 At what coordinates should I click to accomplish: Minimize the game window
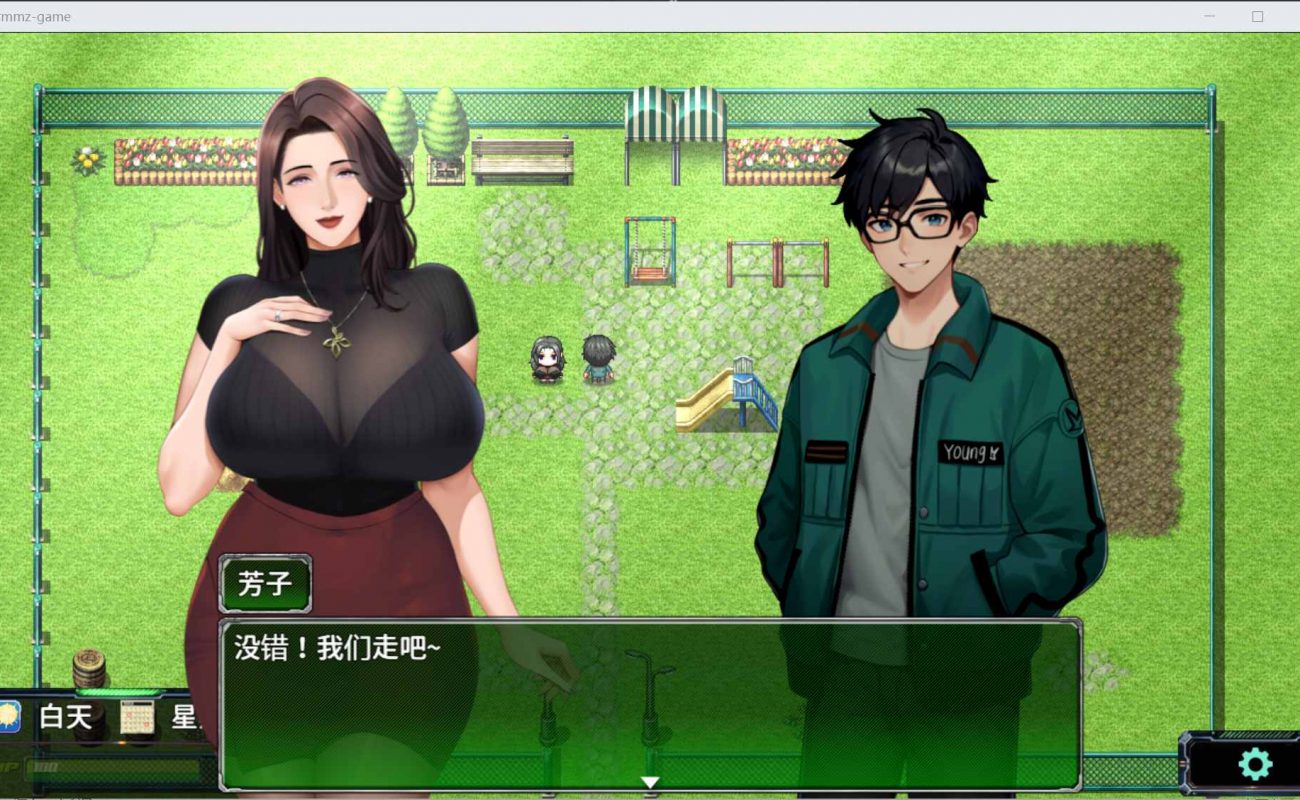pos(1209,16)
